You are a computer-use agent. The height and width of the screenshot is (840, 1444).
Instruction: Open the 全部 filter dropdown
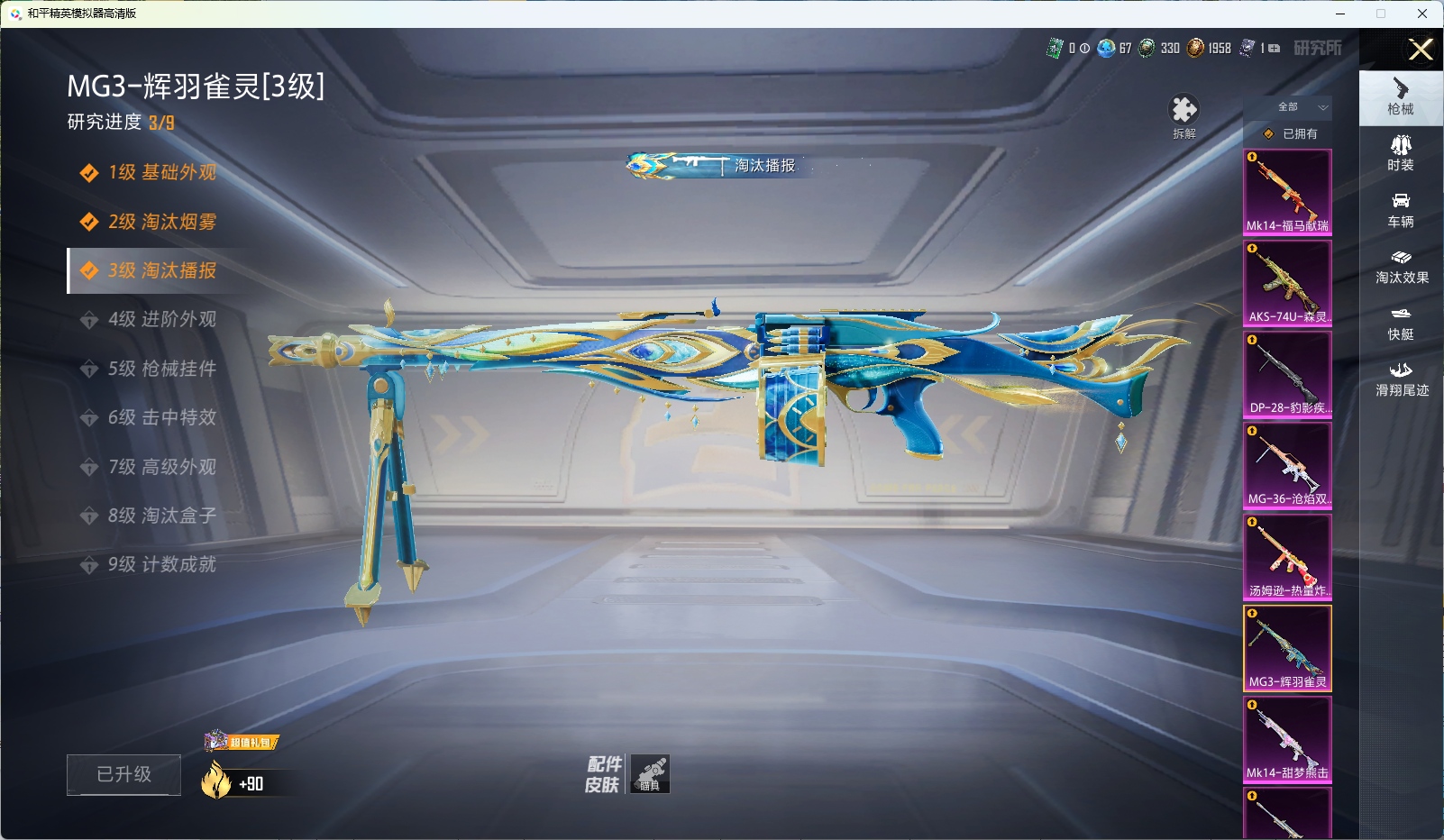[1301, 107]
